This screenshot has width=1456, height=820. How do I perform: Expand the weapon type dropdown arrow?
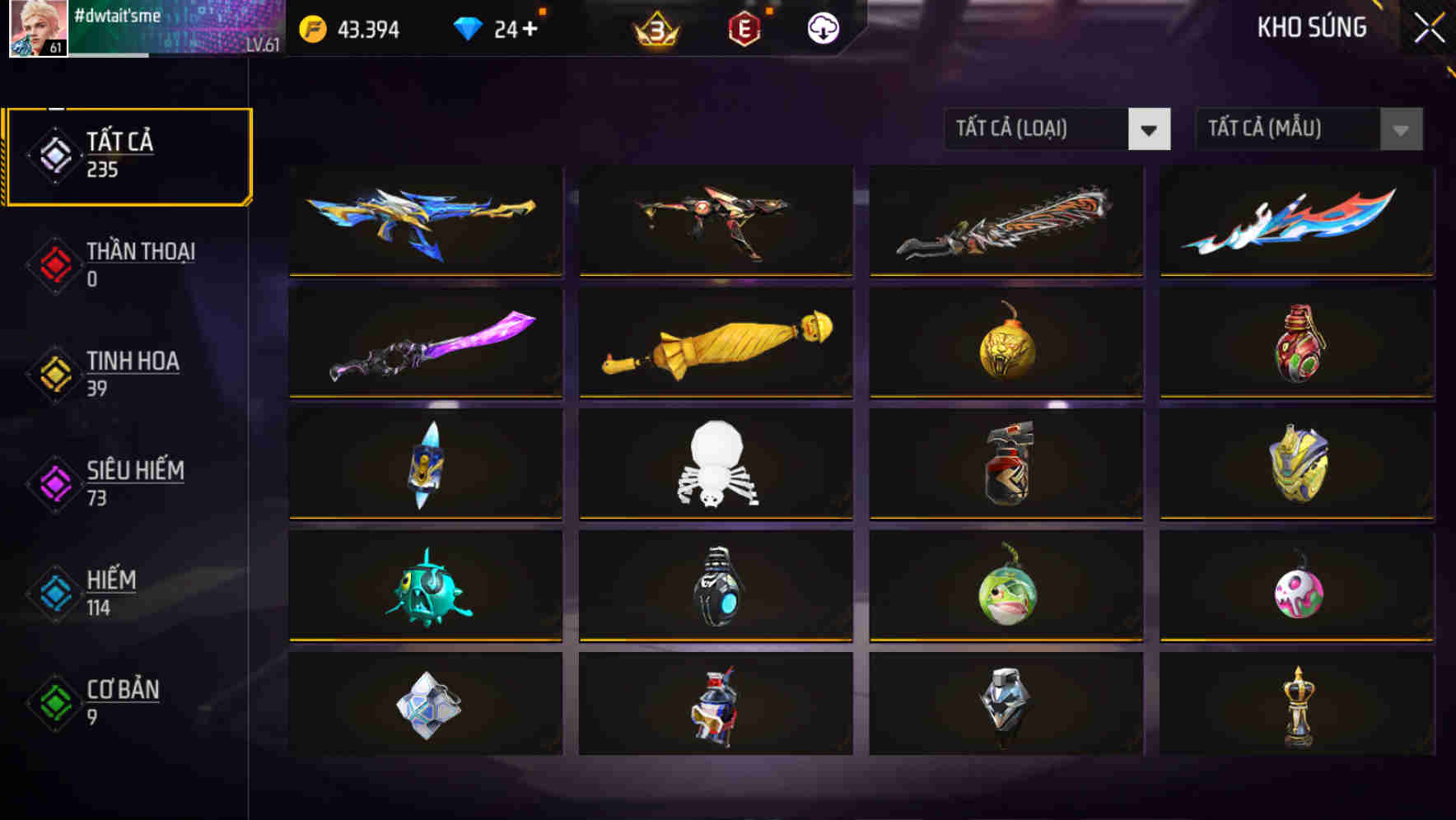click(1150, 129)
